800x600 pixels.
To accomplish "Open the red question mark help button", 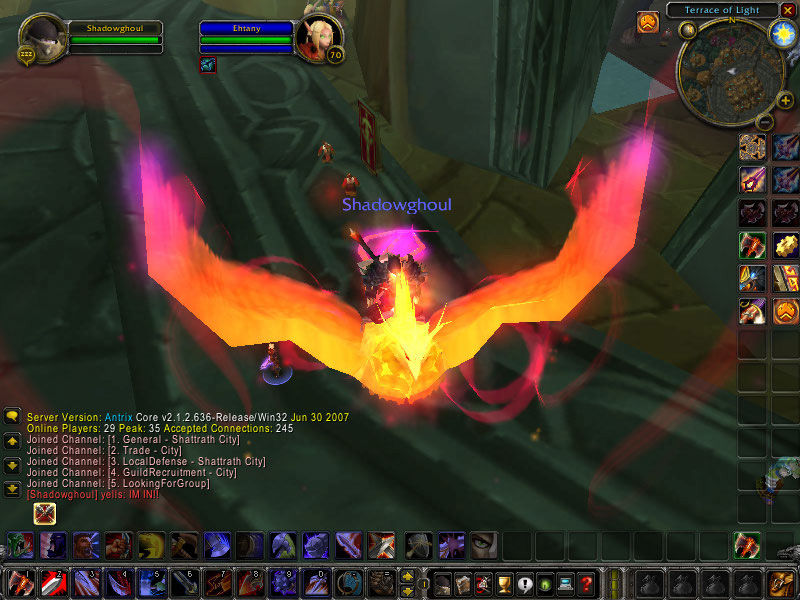I will [587, 583].
